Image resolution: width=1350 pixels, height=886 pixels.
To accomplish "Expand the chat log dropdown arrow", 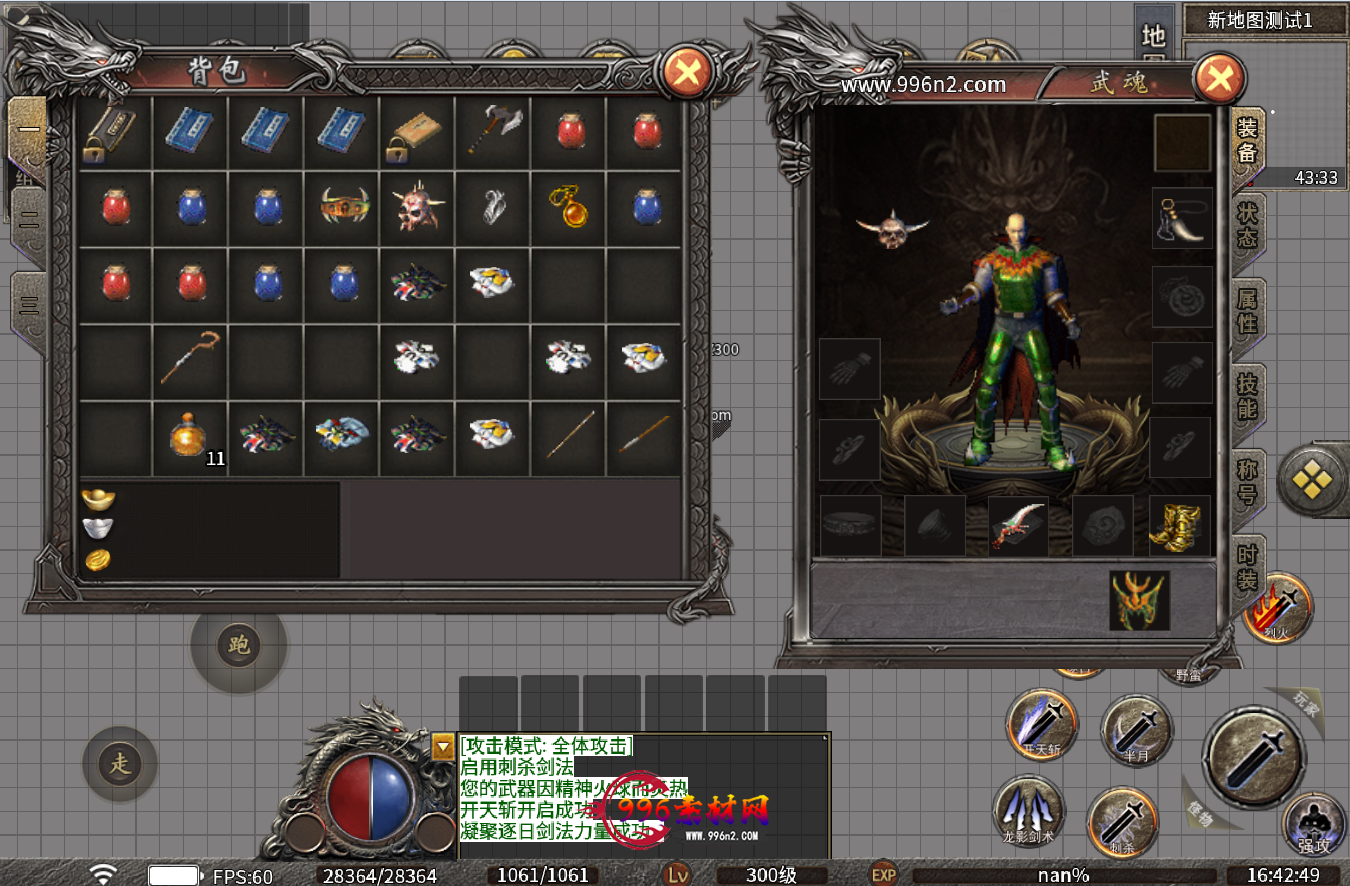I will tap(443, 745).
